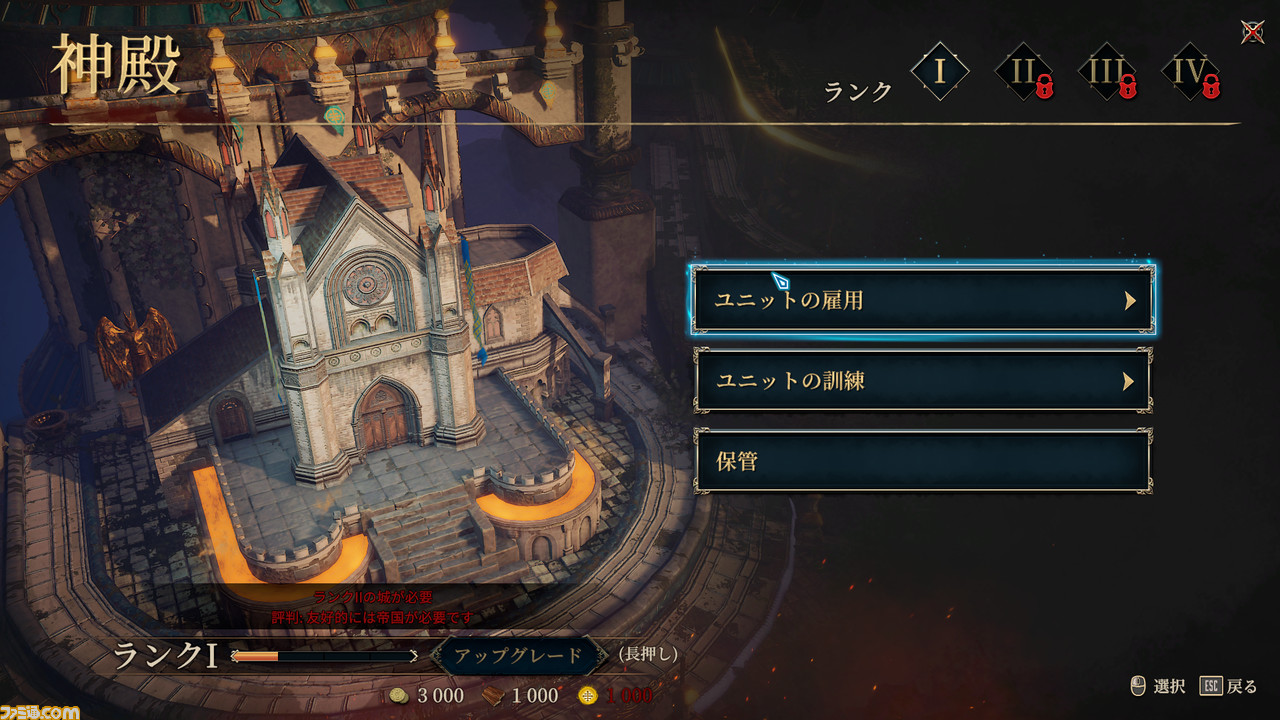Select the 保管 (storage) entry

pyautogui.click(x=922, y=461)
